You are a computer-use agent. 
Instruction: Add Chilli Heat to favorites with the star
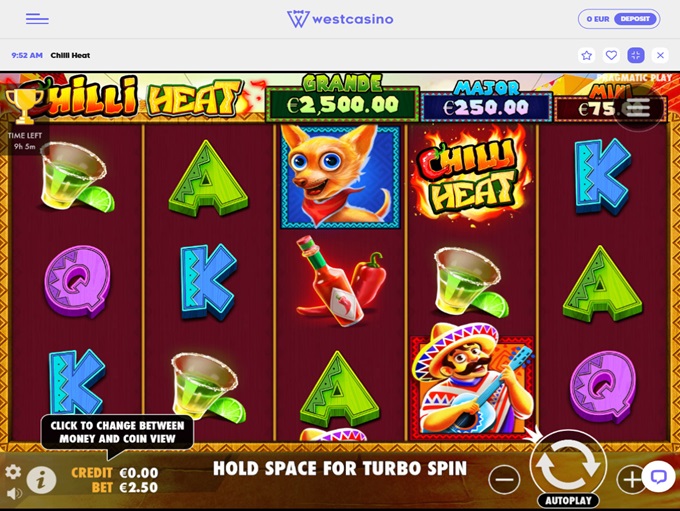coord(587,55)
